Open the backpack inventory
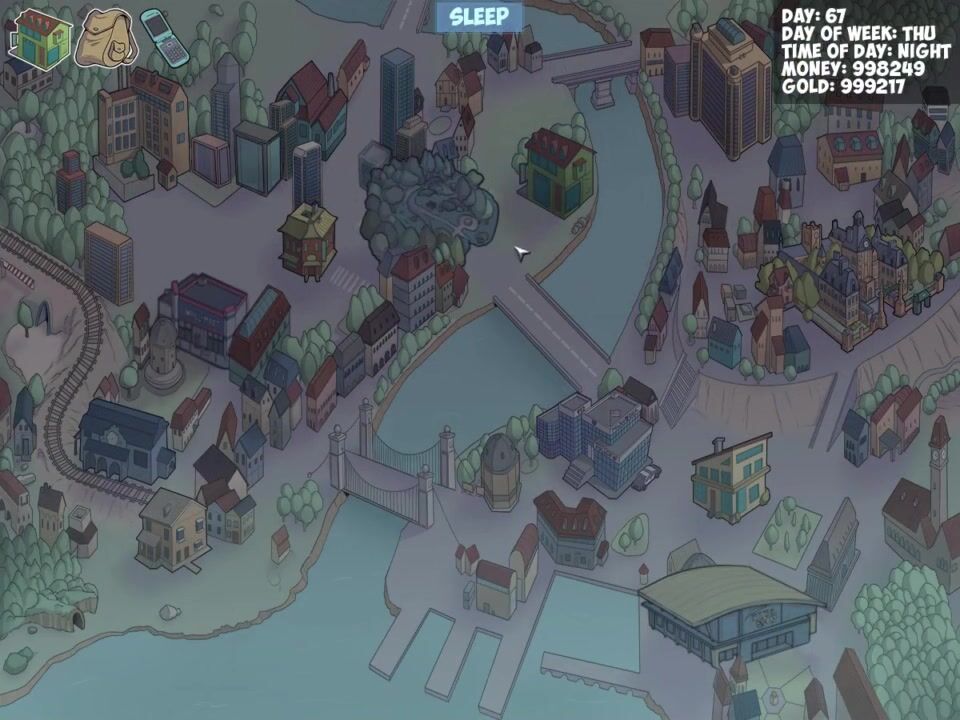The width and height of the screenshot is (960, 720). (x=105, y=38)
